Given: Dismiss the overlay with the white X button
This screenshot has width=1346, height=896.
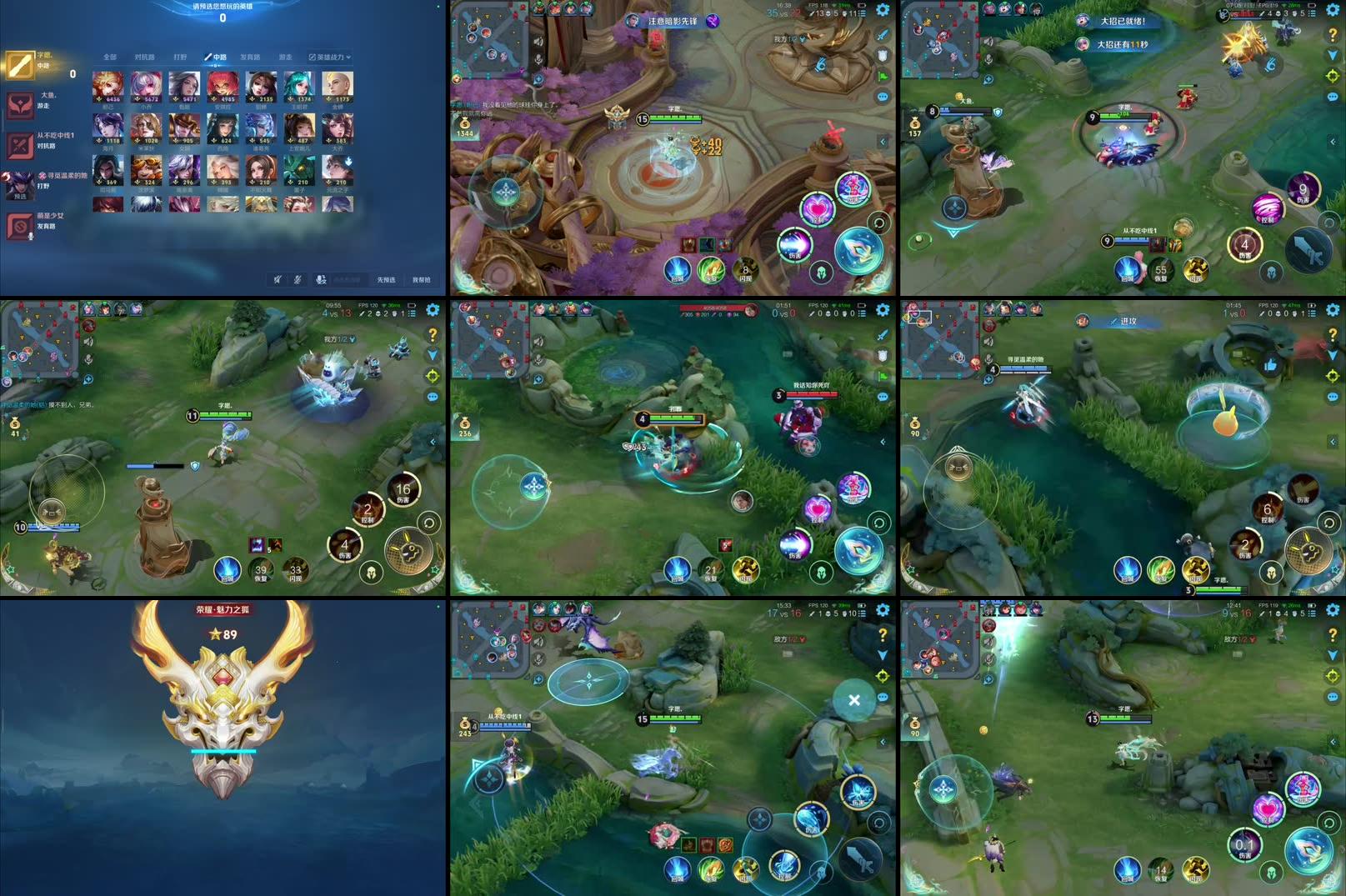Looking at the screenshot, I should click(x=853, y=701).
